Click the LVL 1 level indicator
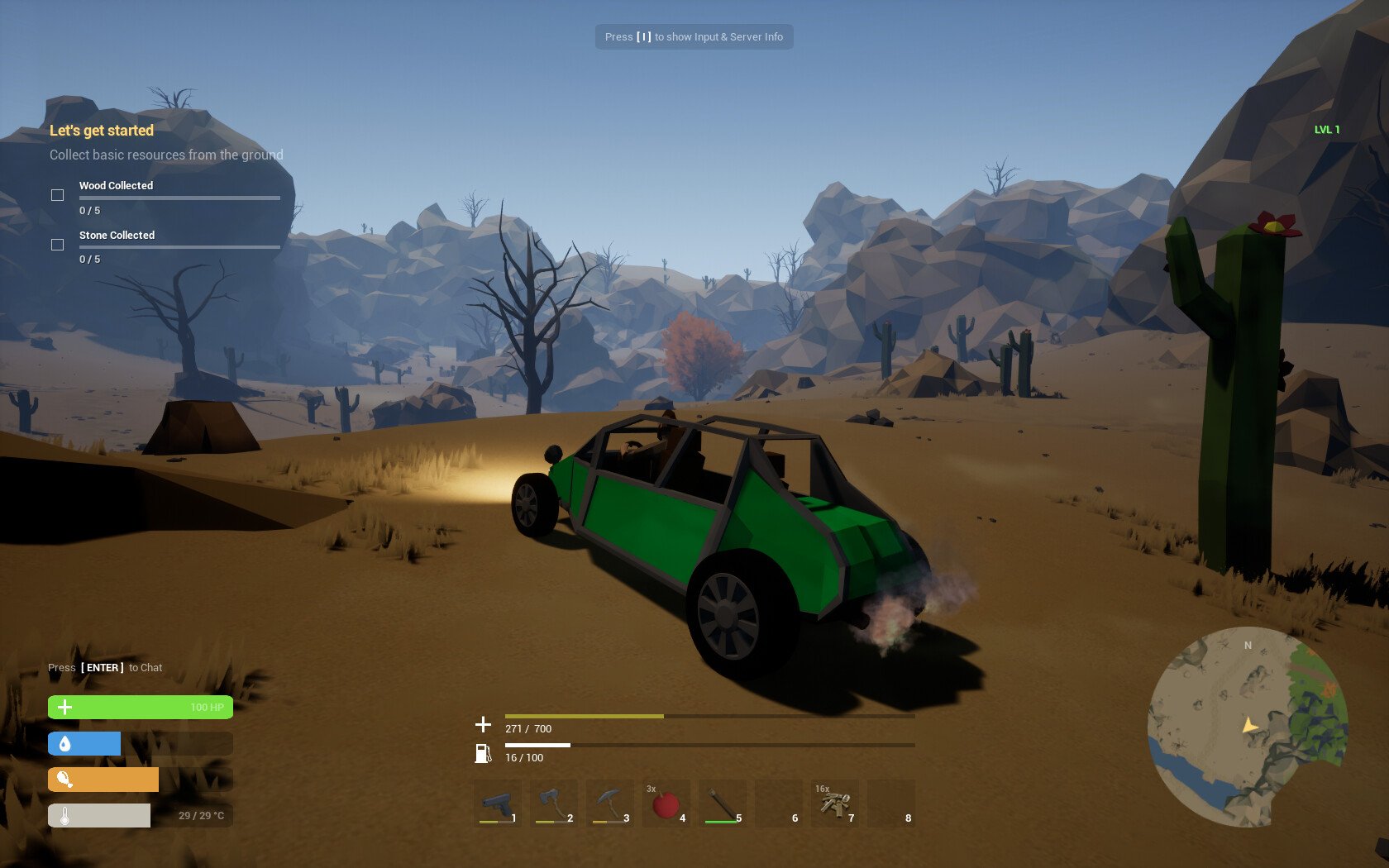The image size is (1389, 868). [1326, 130]
